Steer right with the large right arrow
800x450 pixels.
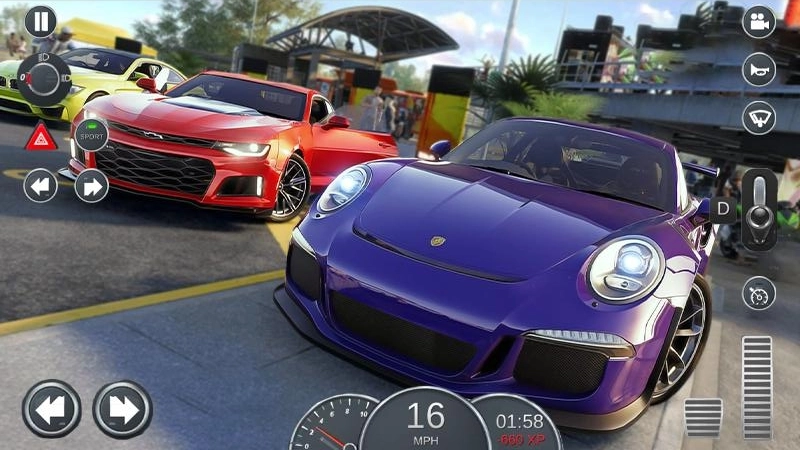click(122, 409)
